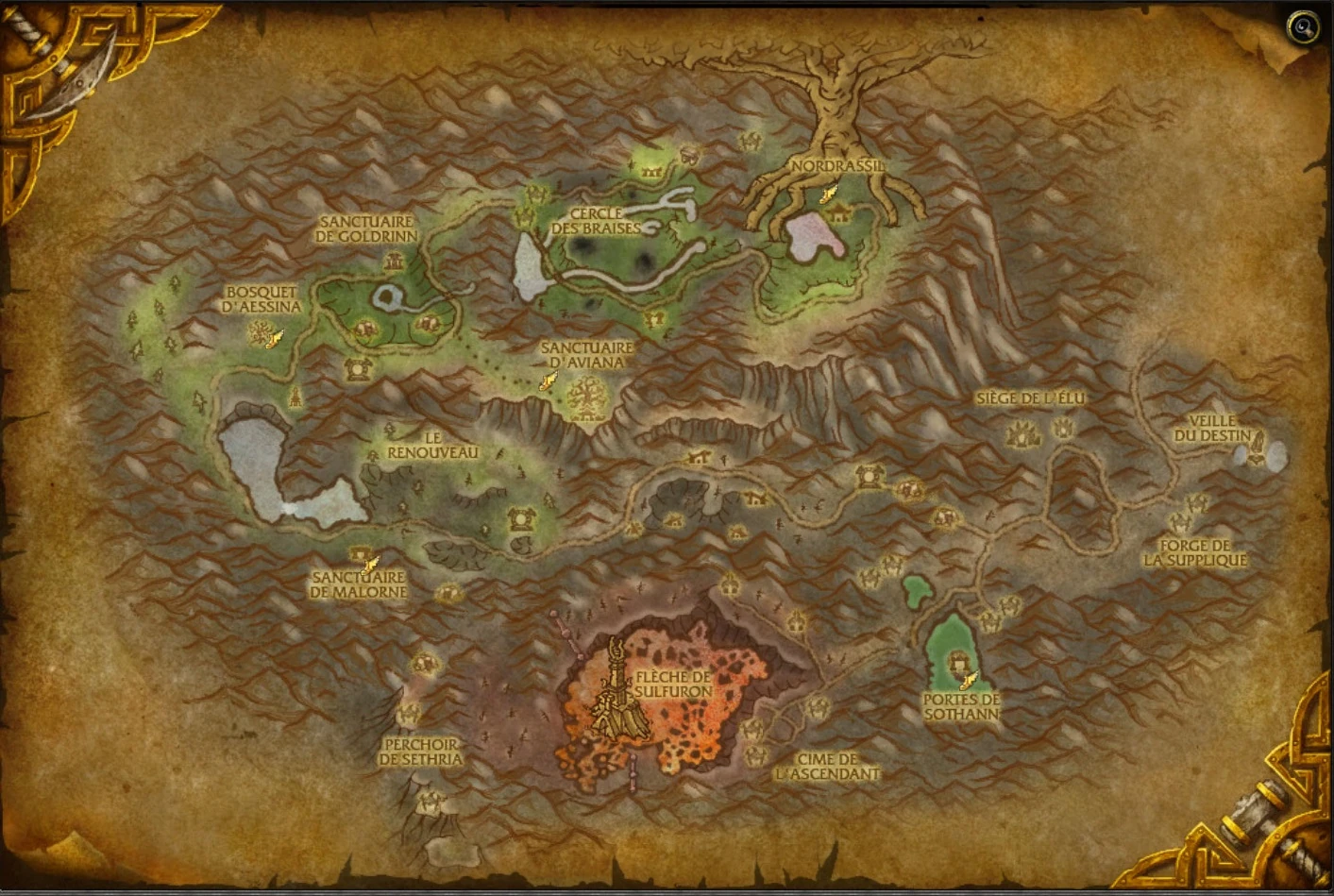Viewport: 1334px width, 896px height.
Task: Click the Nordrassil zone label
Action: (836, 165)
